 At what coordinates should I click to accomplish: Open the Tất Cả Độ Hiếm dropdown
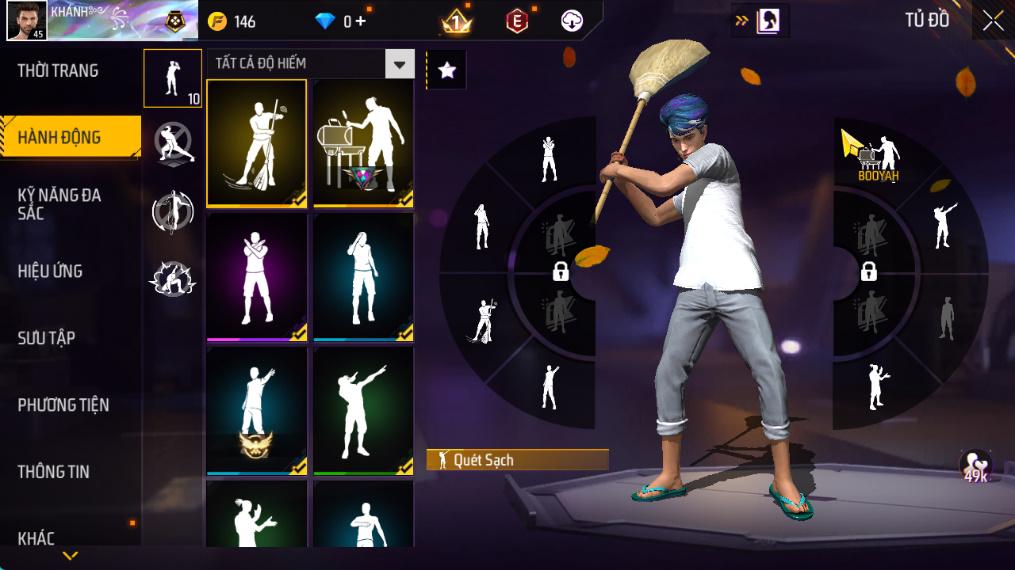point(400,64)
